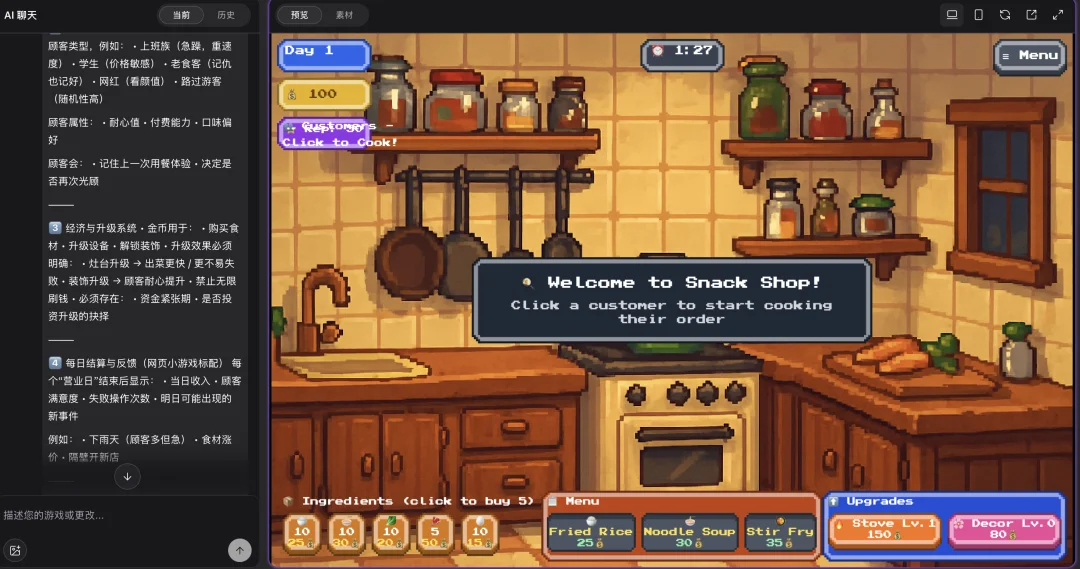Expand the preview to fullscreen
This screenshot has height=569, width=1080.
(1058, 15)
